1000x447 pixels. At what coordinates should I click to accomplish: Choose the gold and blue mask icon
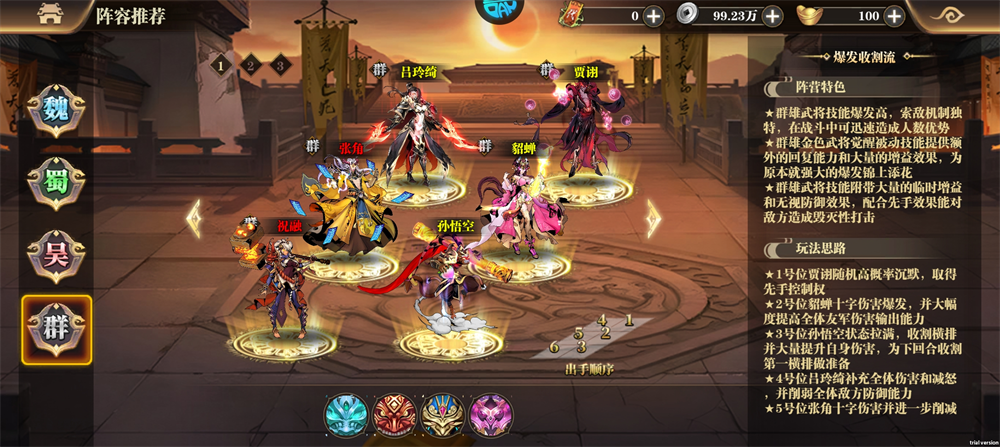click(x=442, y=413)
